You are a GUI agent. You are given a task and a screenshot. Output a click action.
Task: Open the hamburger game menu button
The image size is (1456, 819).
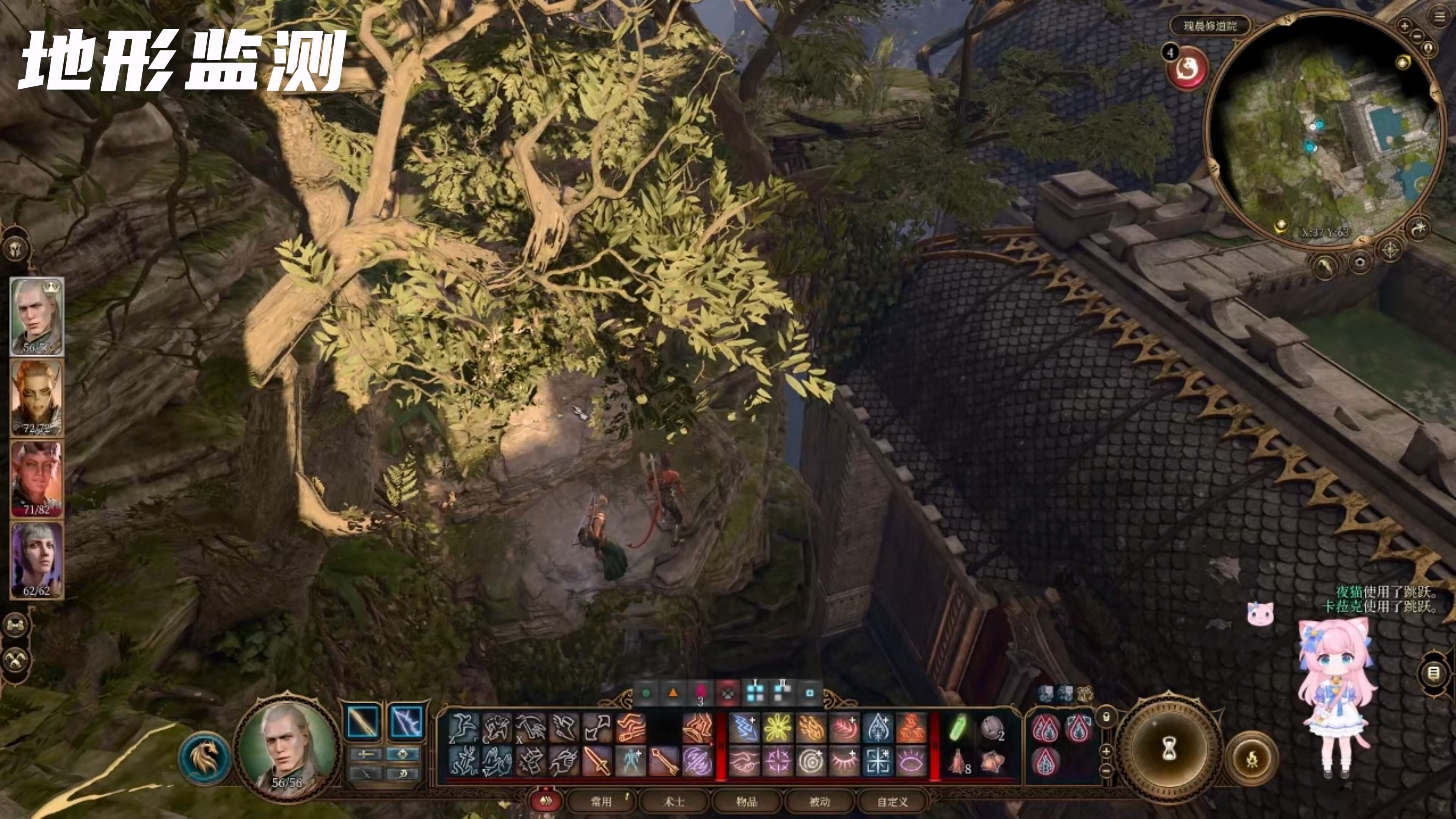[x=1440, y=17]
